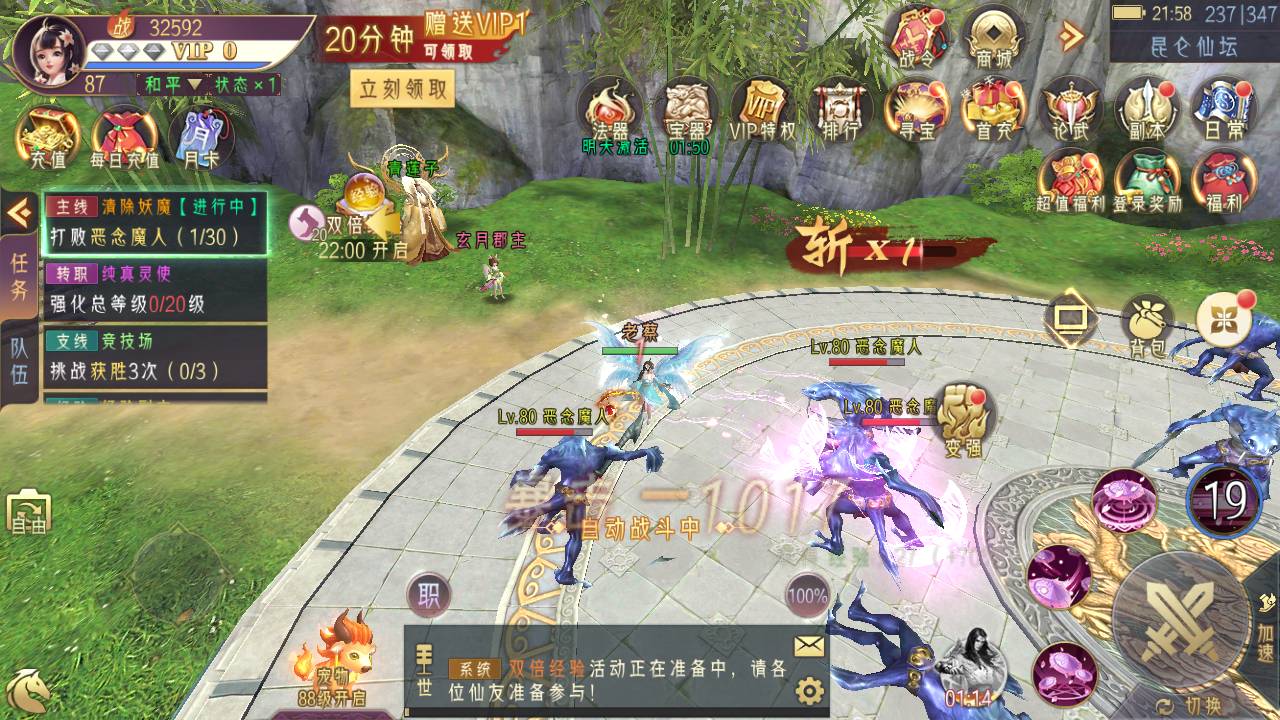Screen dimensions: 1280x720
Task: Open the 登录奖励 login reward bag
Action: click(1148, 180)
